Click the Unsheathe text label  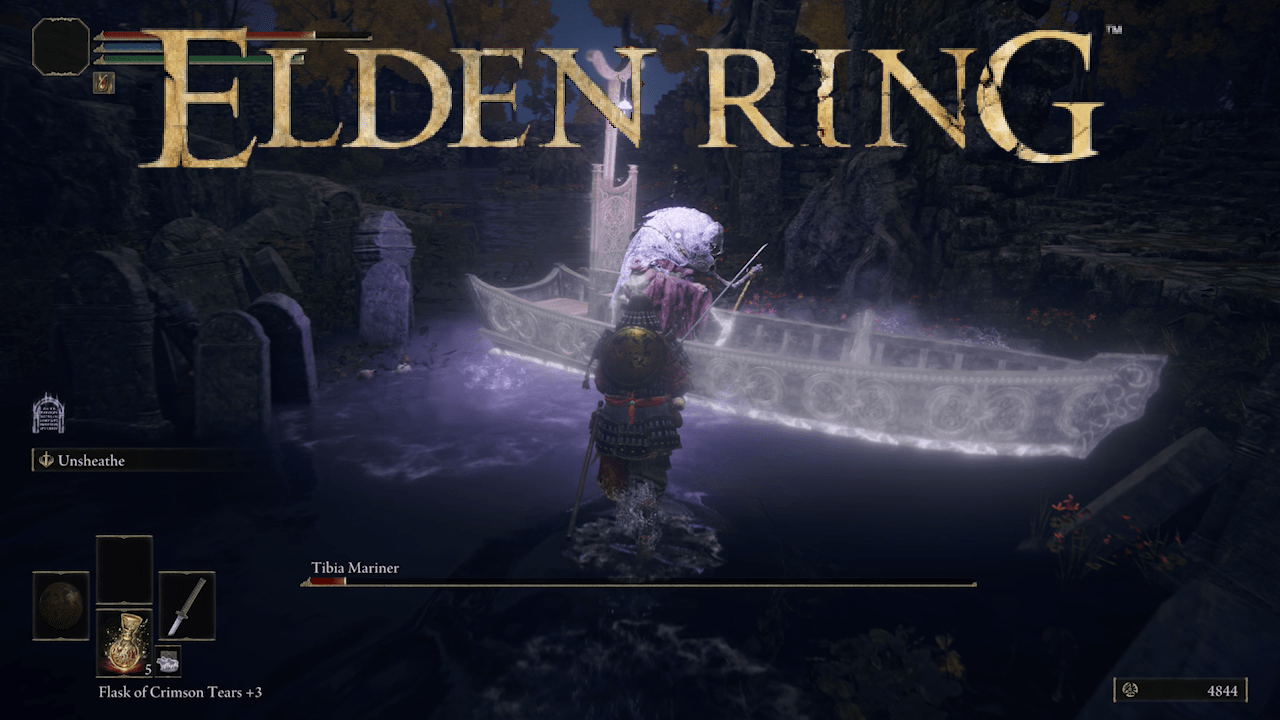pos(90,461)
